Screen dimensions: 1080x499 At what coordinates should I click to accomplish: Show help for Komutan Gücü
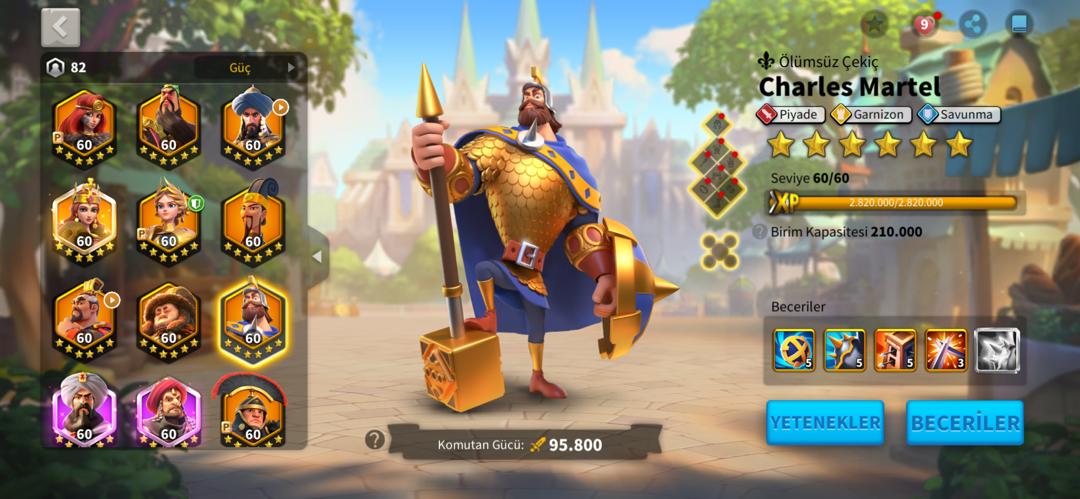375,439
